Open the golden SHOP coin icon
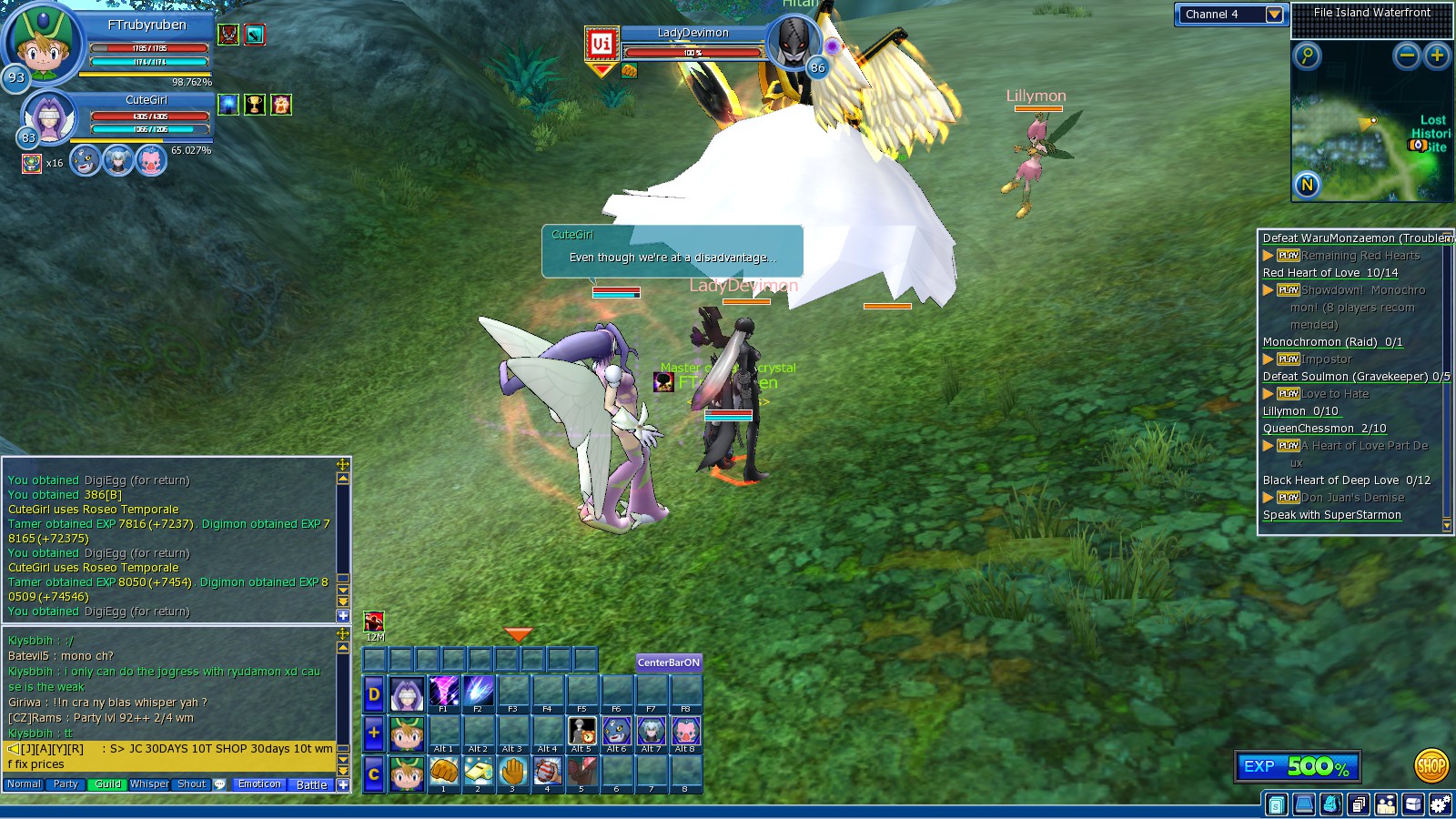 click(x=1431, y=767)
